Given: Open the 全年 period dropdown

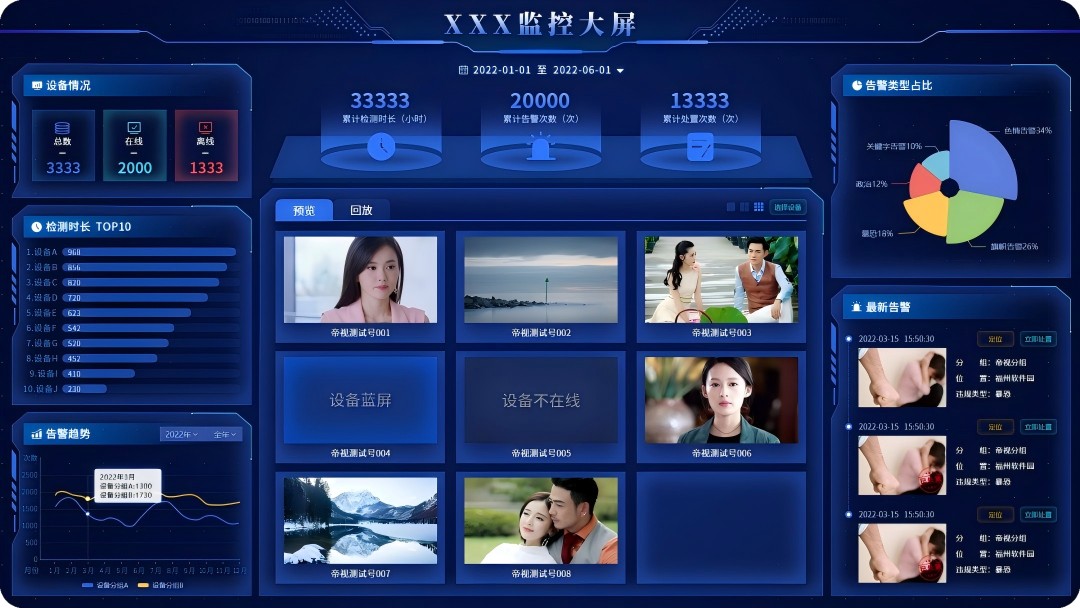Looking at the screenshot, I should [x=224, y=434].
